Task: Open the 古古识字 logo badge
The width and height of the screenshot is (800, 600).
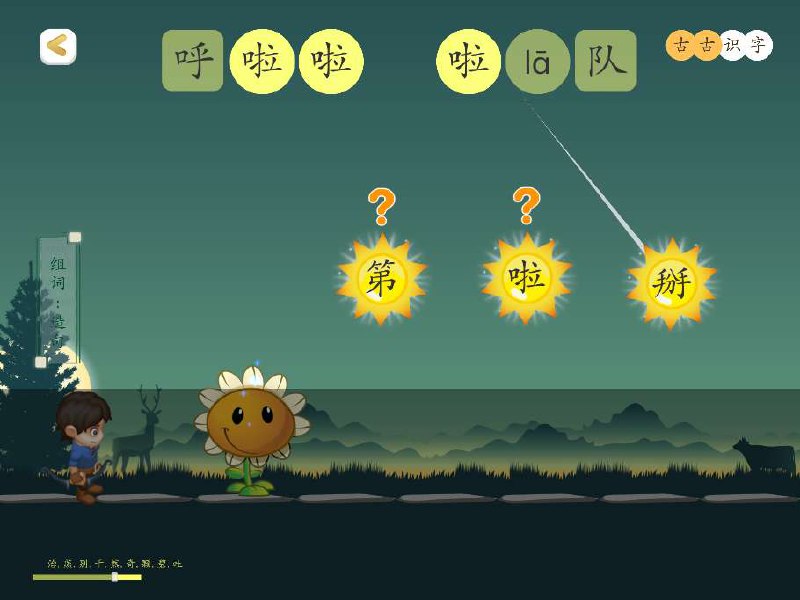Action: [719, 45]
